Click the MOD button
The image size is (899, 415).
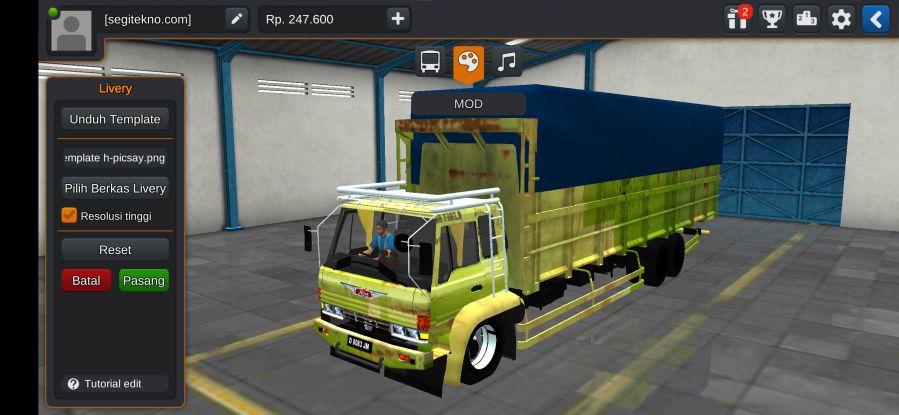(x=468, y=104)
